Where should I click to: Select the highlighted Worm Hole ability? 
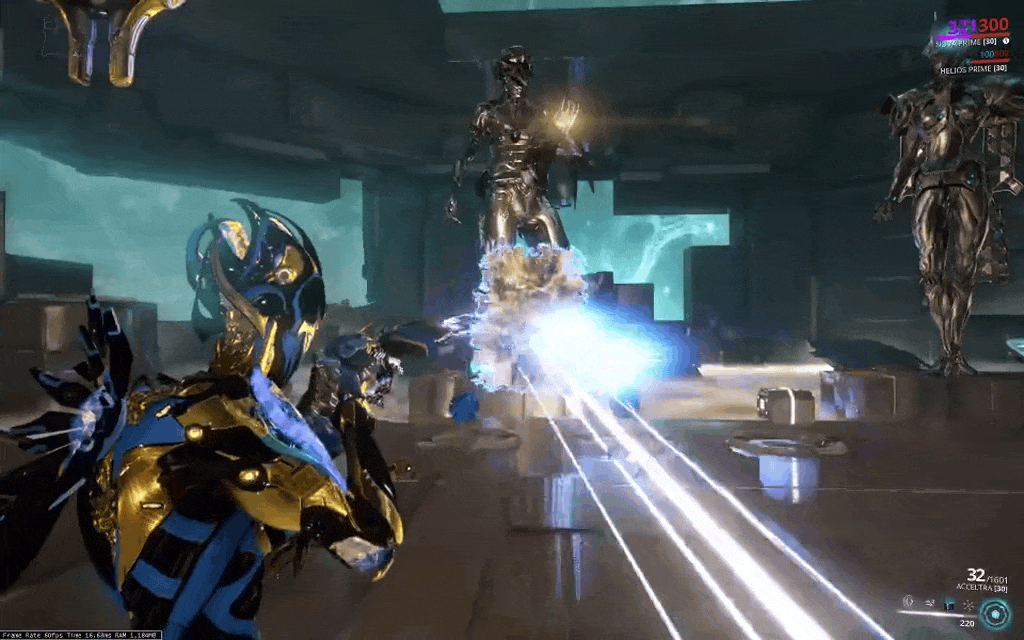click(x=949, y=604)
